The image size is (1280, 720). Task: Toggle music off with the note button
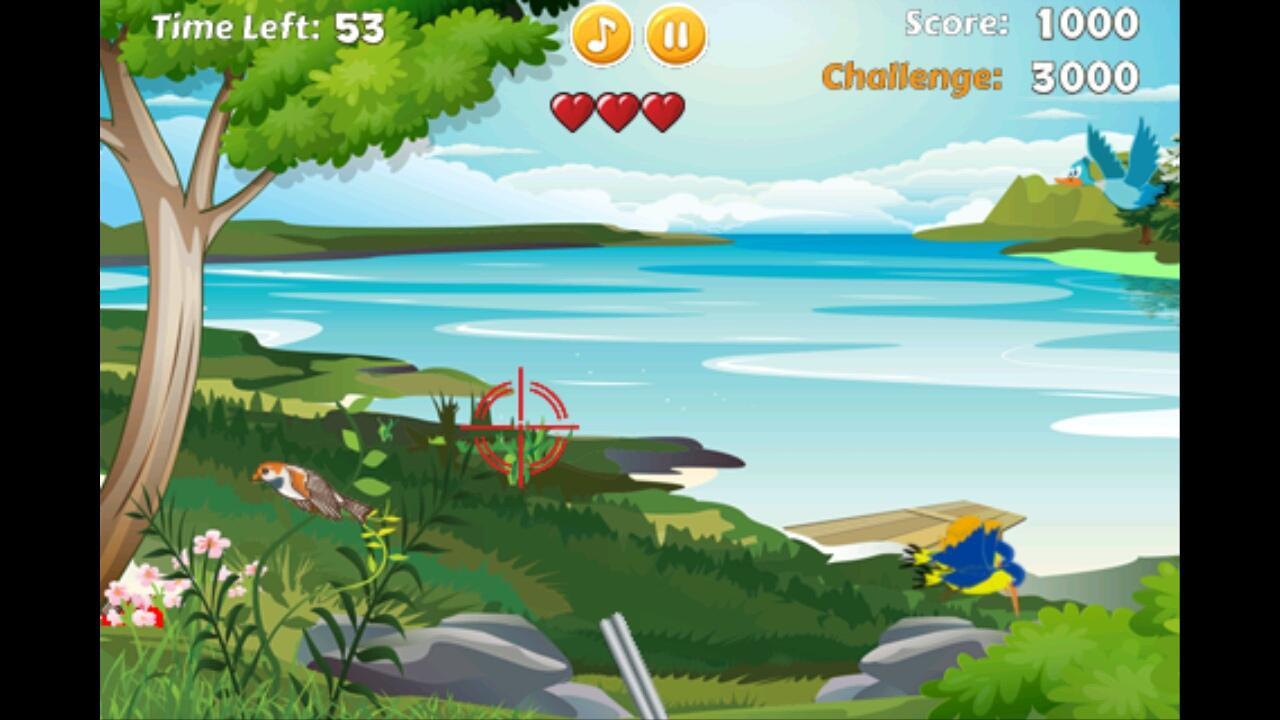(x=600, y=37)
